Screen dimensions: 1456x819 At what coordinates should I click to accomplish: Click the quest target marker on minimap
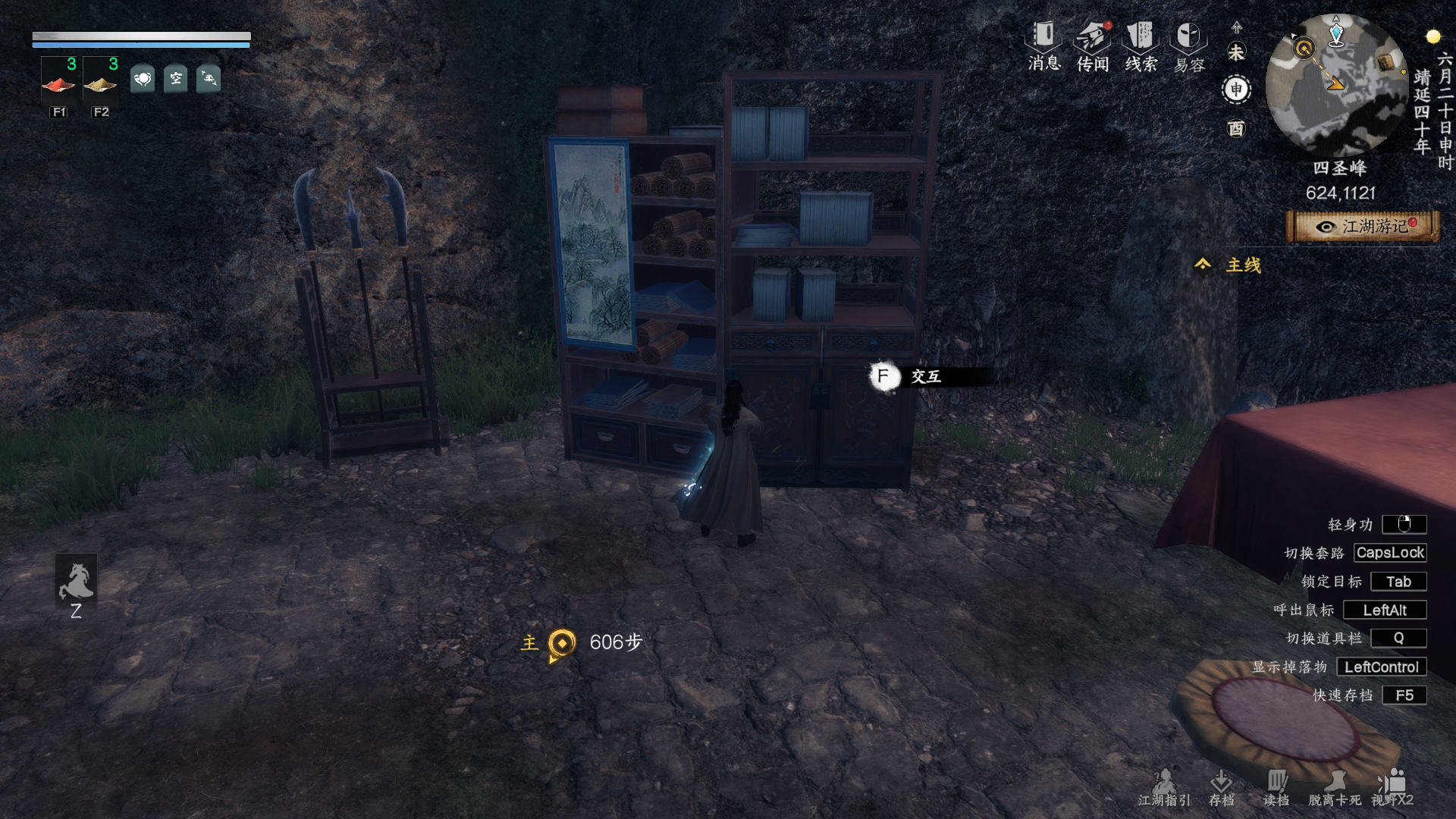(x=1304, y=49)
